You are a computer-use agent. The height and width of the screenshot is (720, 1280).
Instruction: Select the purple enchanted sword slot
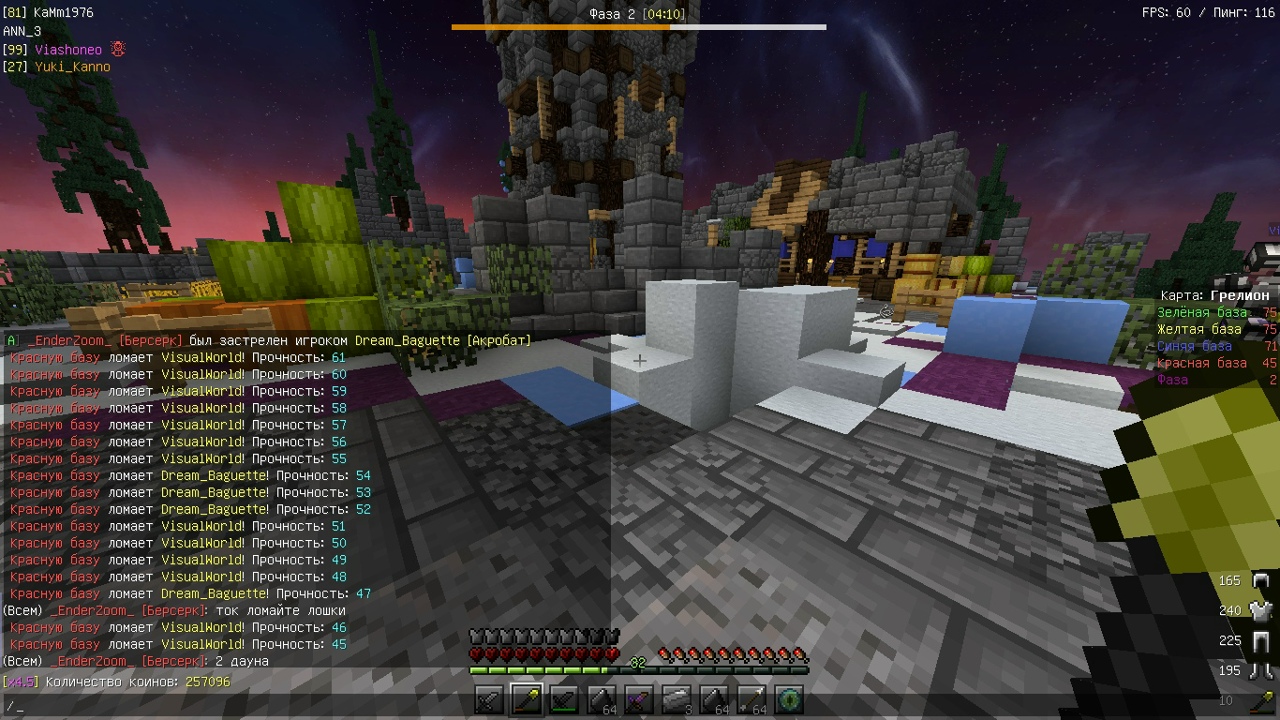click(639, 701)
